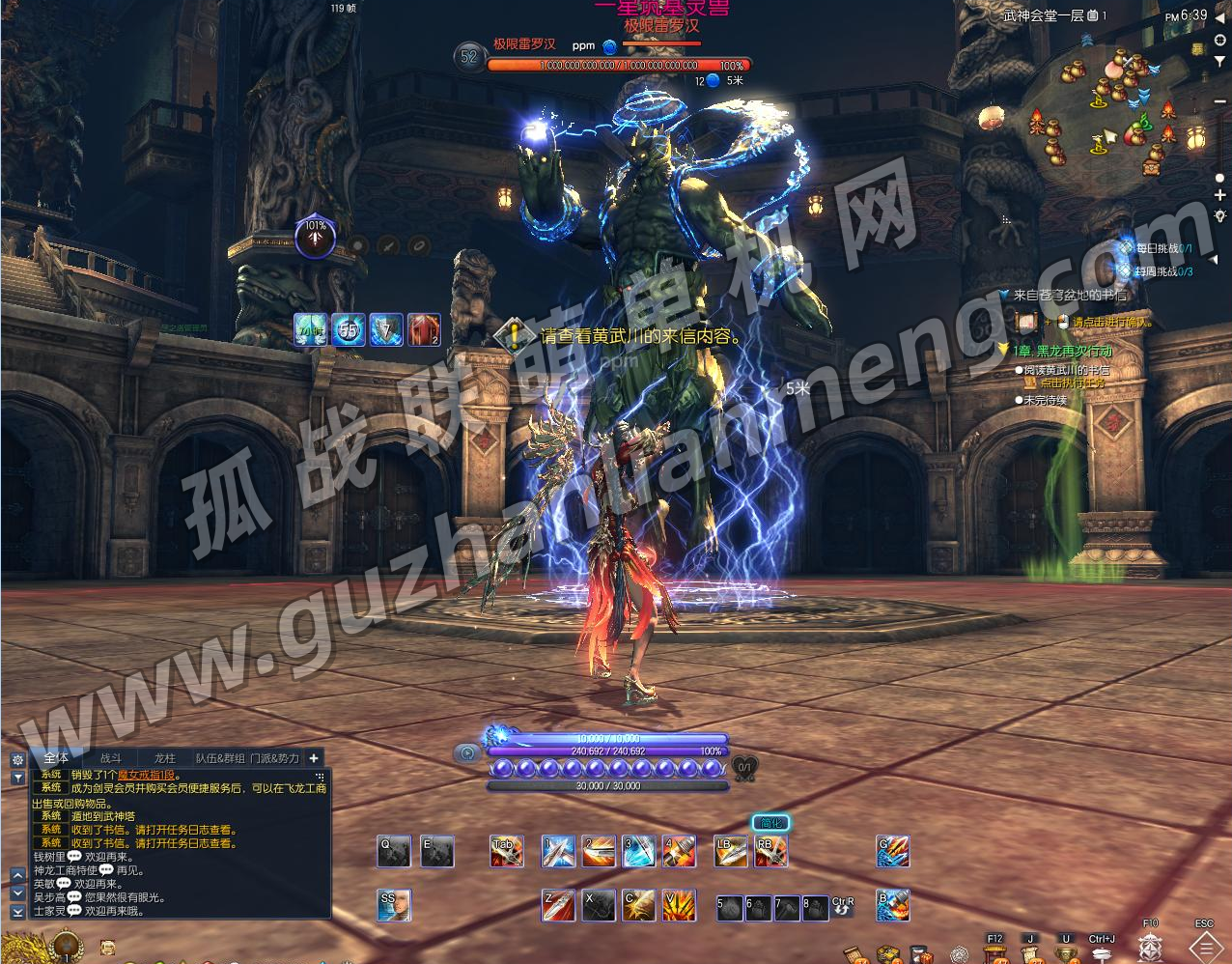This screenshot has width=1232, height=964.
Task: Open the chat filter funnel button
Action: click(17, 778)
